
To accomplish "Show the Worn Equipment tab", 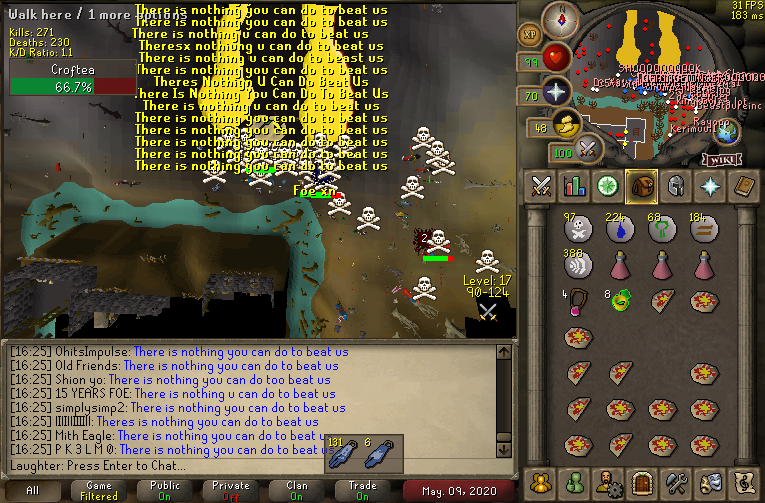I will (676, 185).
